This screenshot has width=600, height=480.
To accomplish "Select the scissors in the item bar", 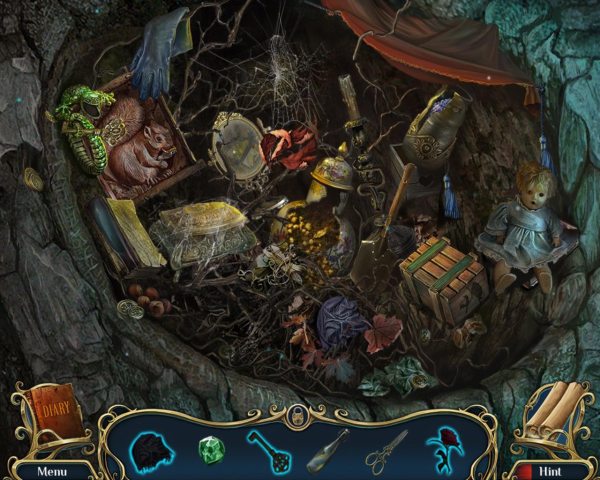I will click(385, 449).
